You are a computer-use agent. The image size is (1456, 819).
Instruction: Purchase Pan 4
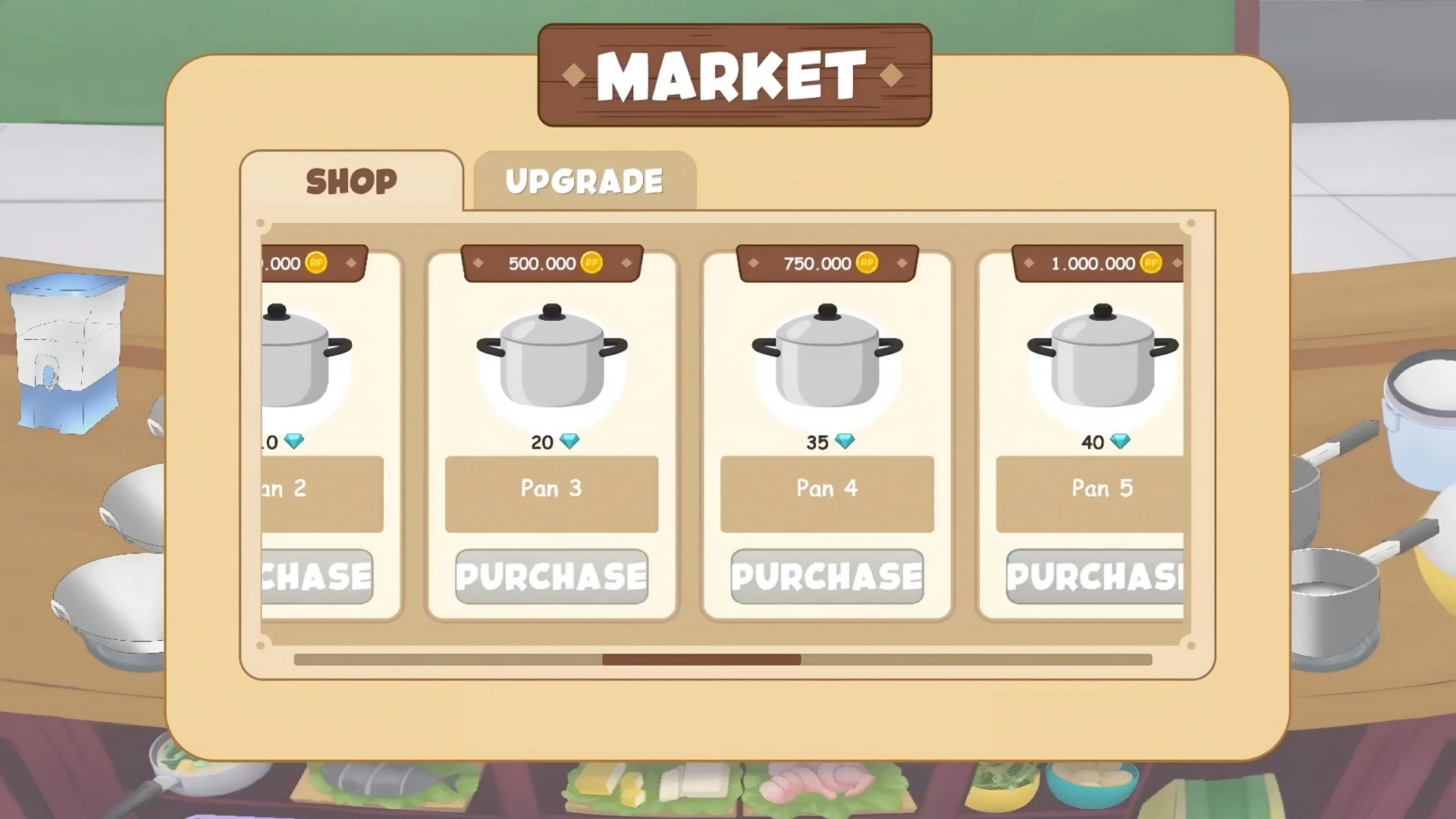tap(827, 576)
